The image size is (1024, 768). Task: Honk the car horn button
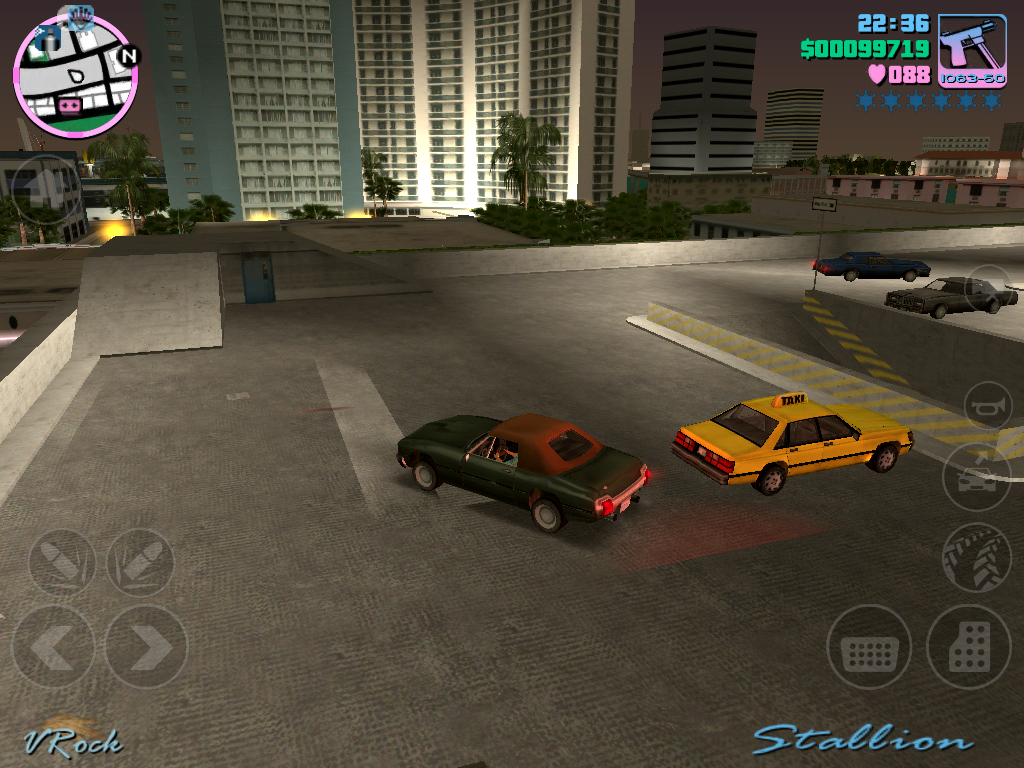[988, 406]
